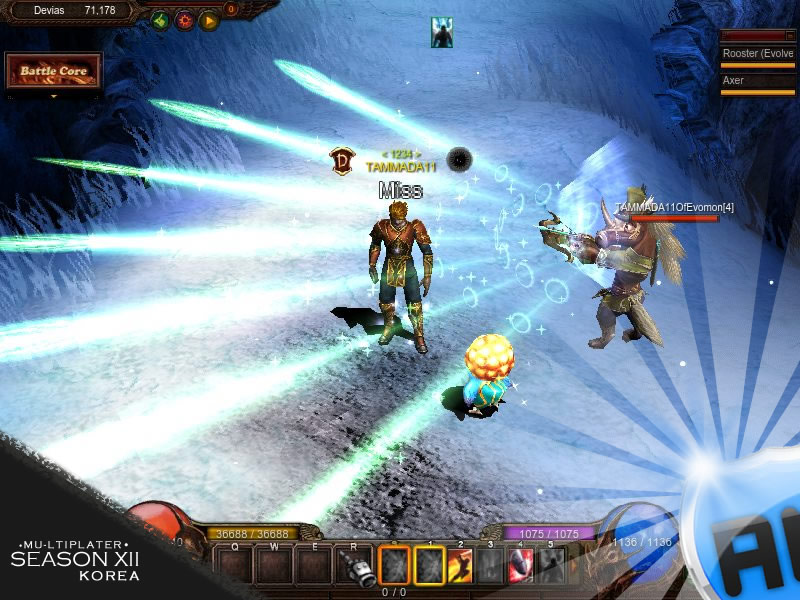Click the buff icon at top center

441,32
